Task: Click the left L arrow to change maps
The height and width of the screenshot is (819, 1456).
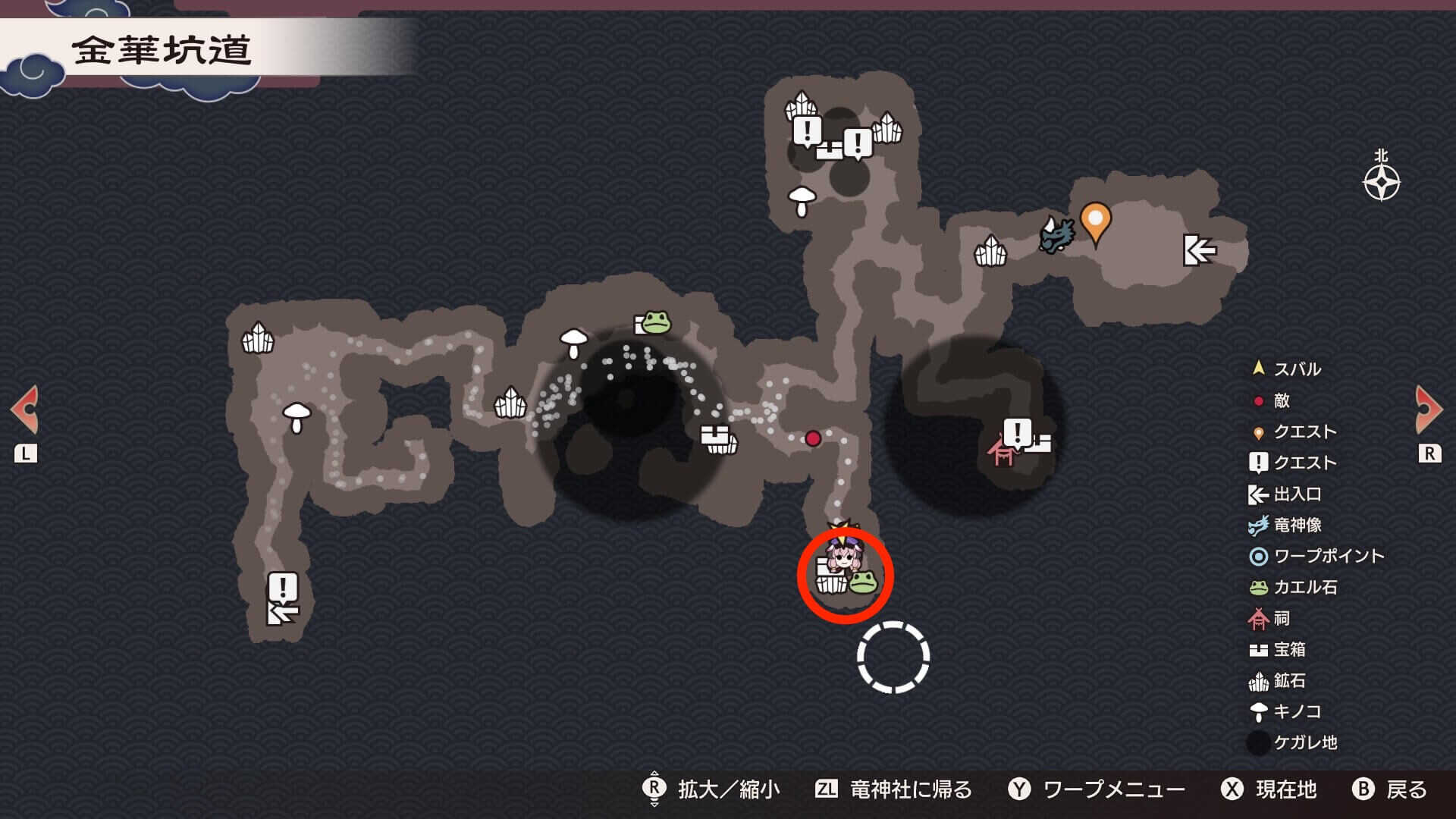Action: point(25,409)
